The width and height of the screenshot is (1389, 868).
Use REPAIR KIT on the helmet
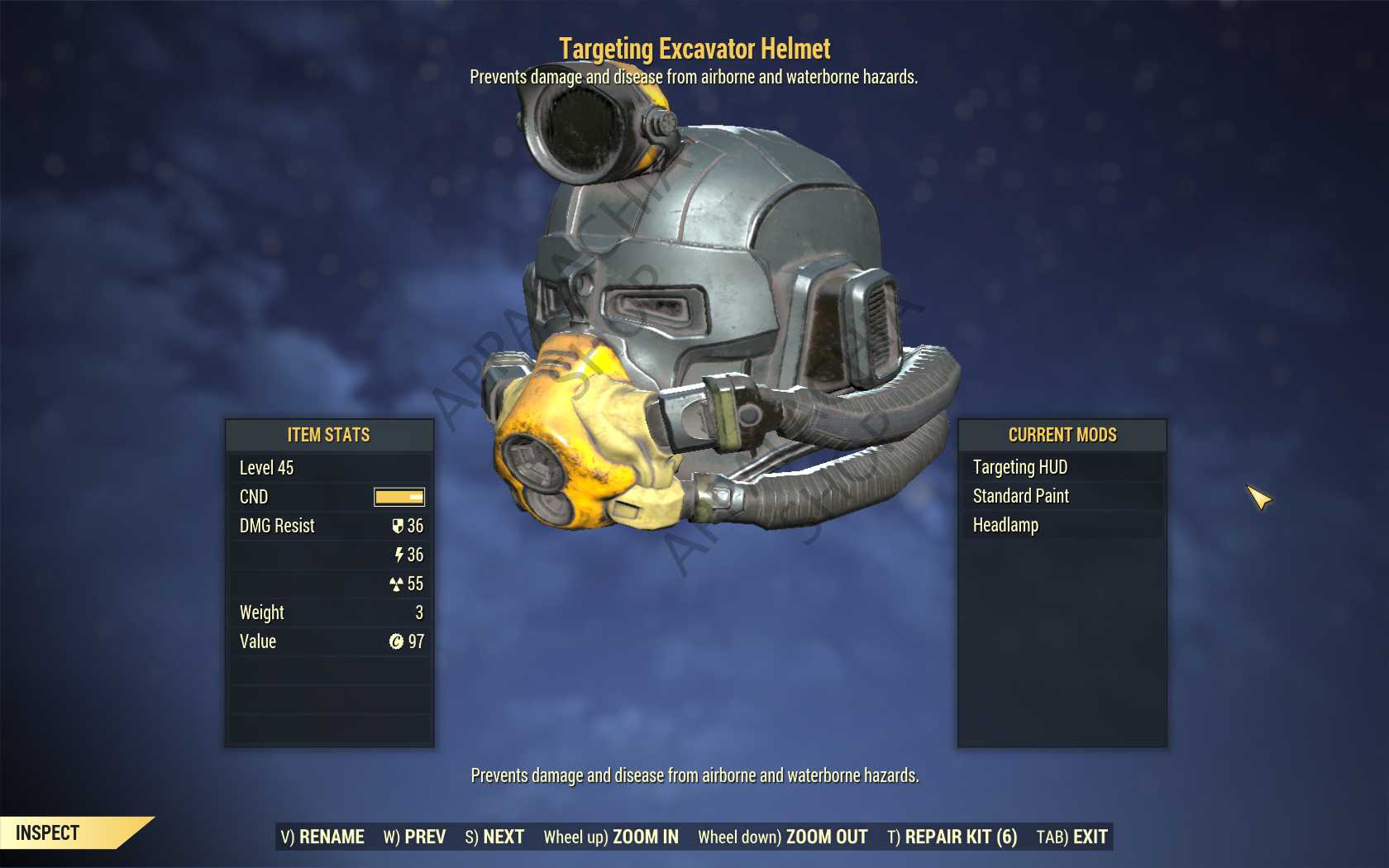point(959,836)
